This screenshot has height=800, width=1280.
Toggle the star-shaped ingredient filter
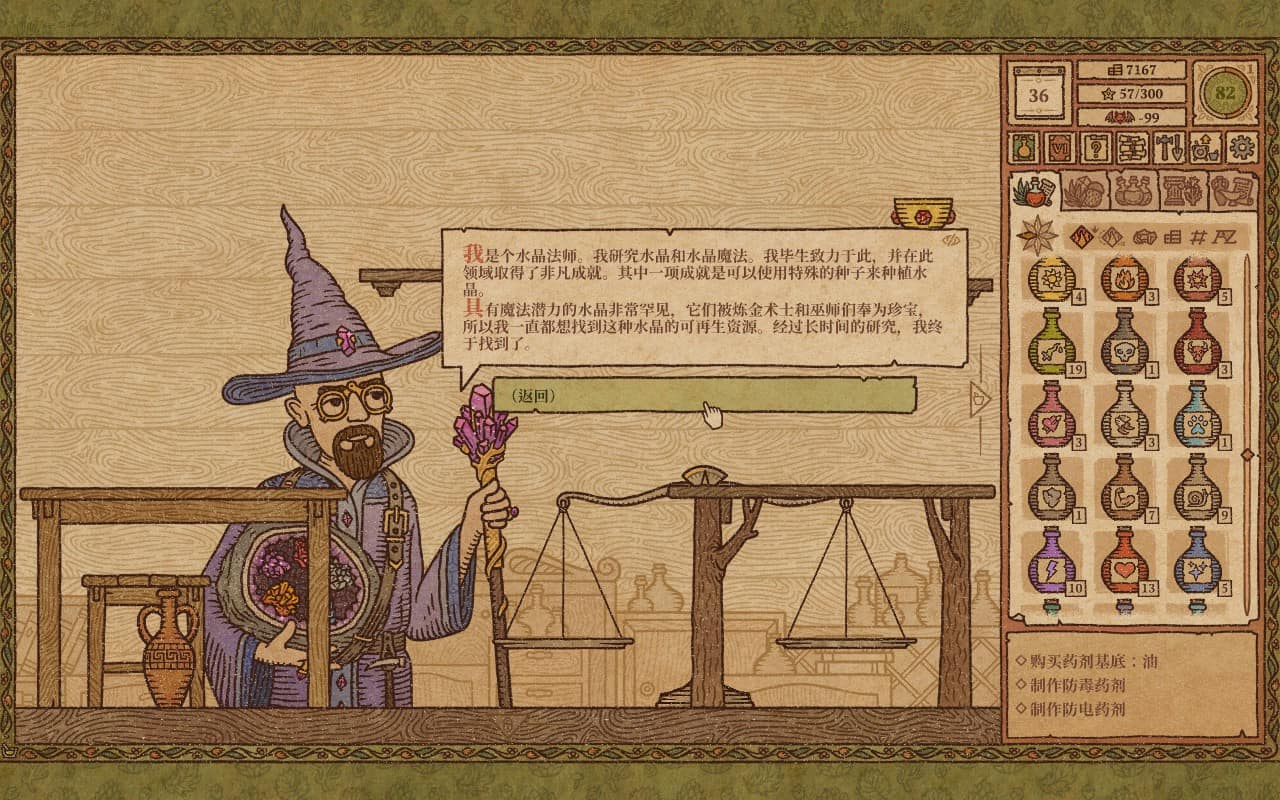pyautogui.click(x=1036, y=238)
